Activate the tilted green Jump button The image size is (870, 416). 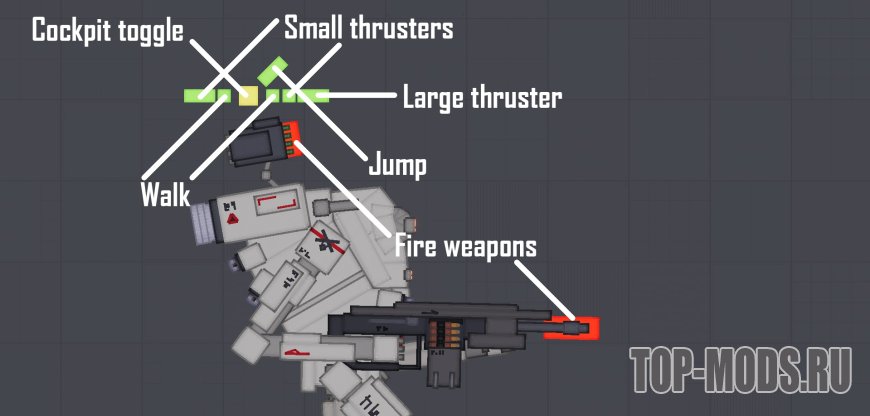[273, 71]
